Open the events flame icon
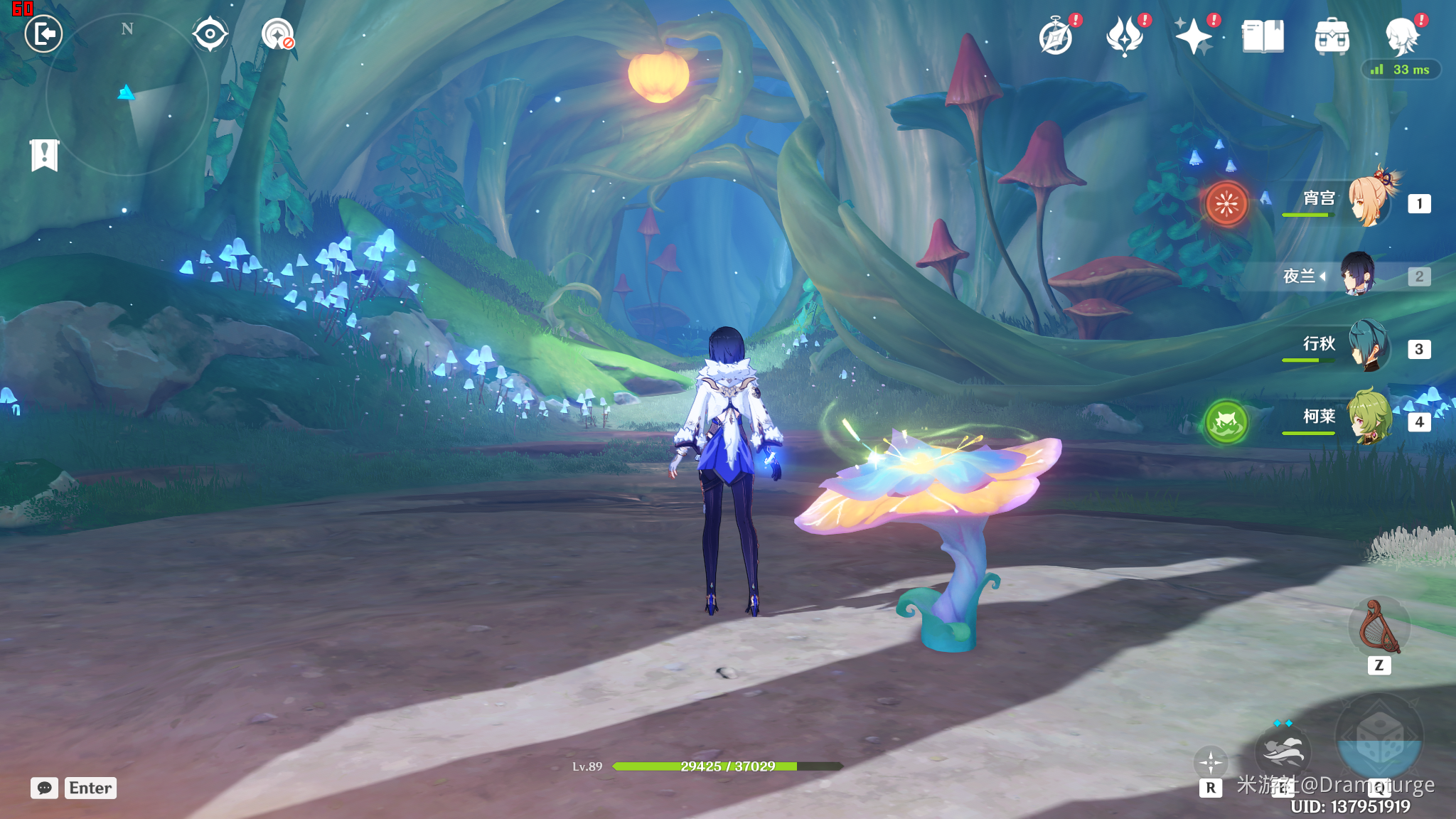Viewport: 1456px width, 819px height. pyautogui.click(x=1125, y=37)
